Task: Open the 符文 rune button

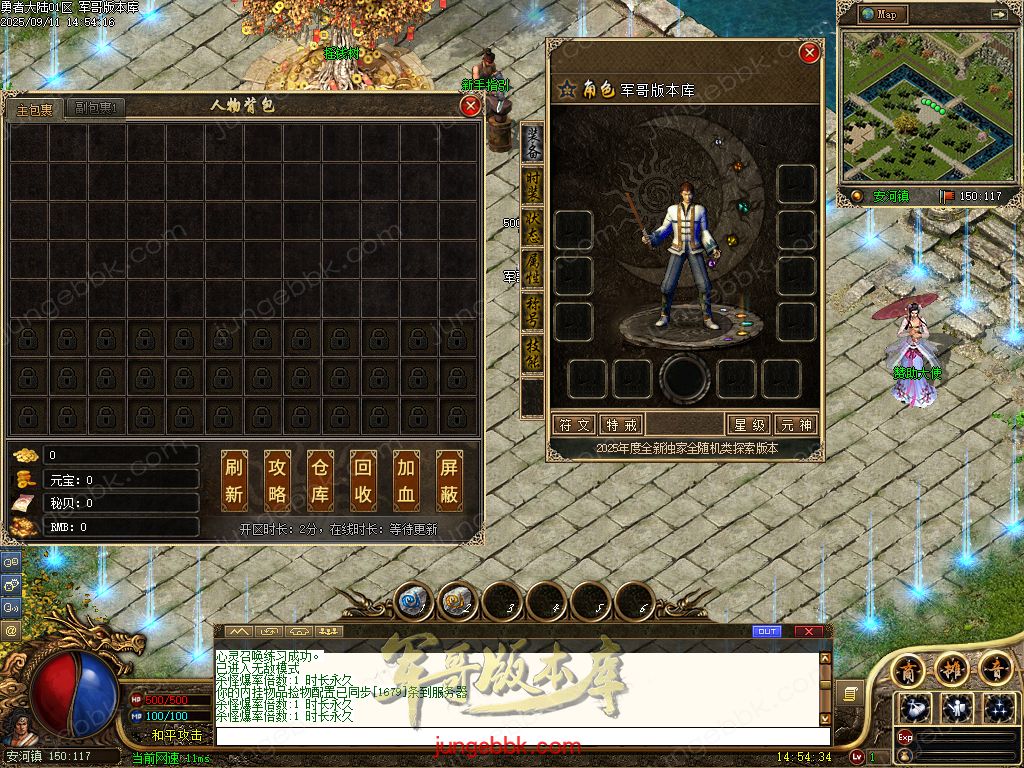Action: click(x=574, y=425)
